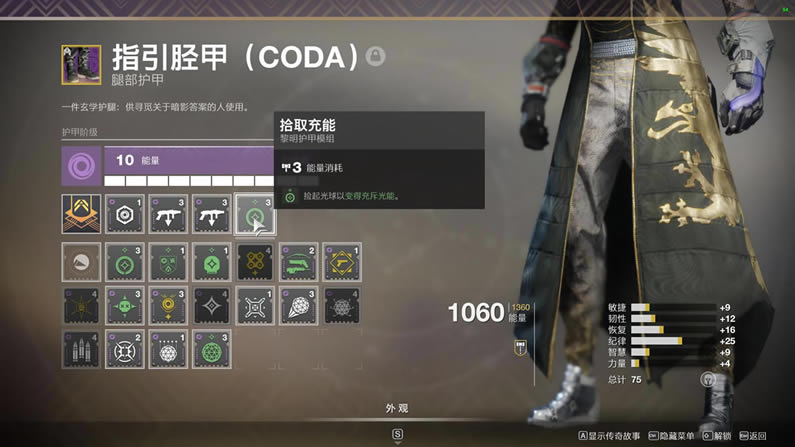Toggle the lock icon beside the armor name
This screenshot has width=795, height=447.
point(376,56)
